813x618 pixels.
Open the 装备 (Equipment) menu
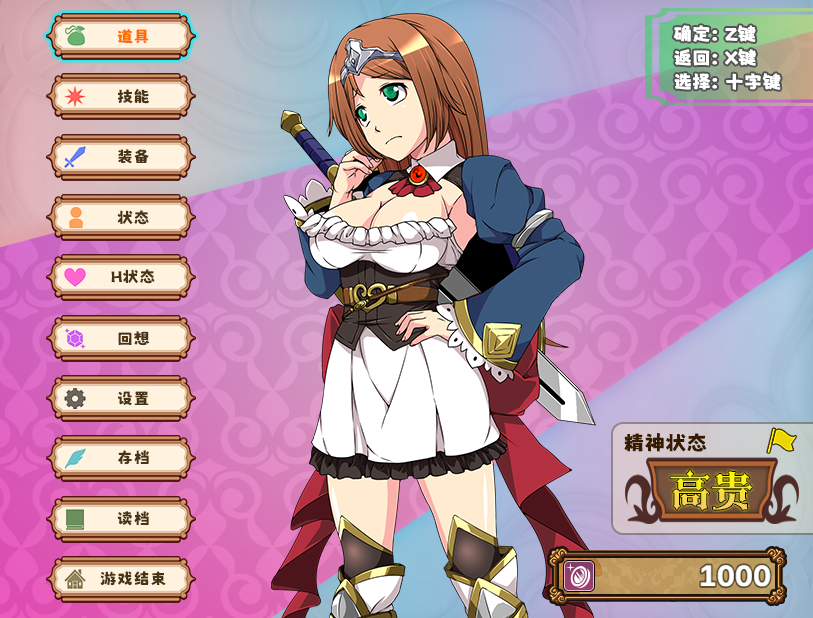[121, 157]
